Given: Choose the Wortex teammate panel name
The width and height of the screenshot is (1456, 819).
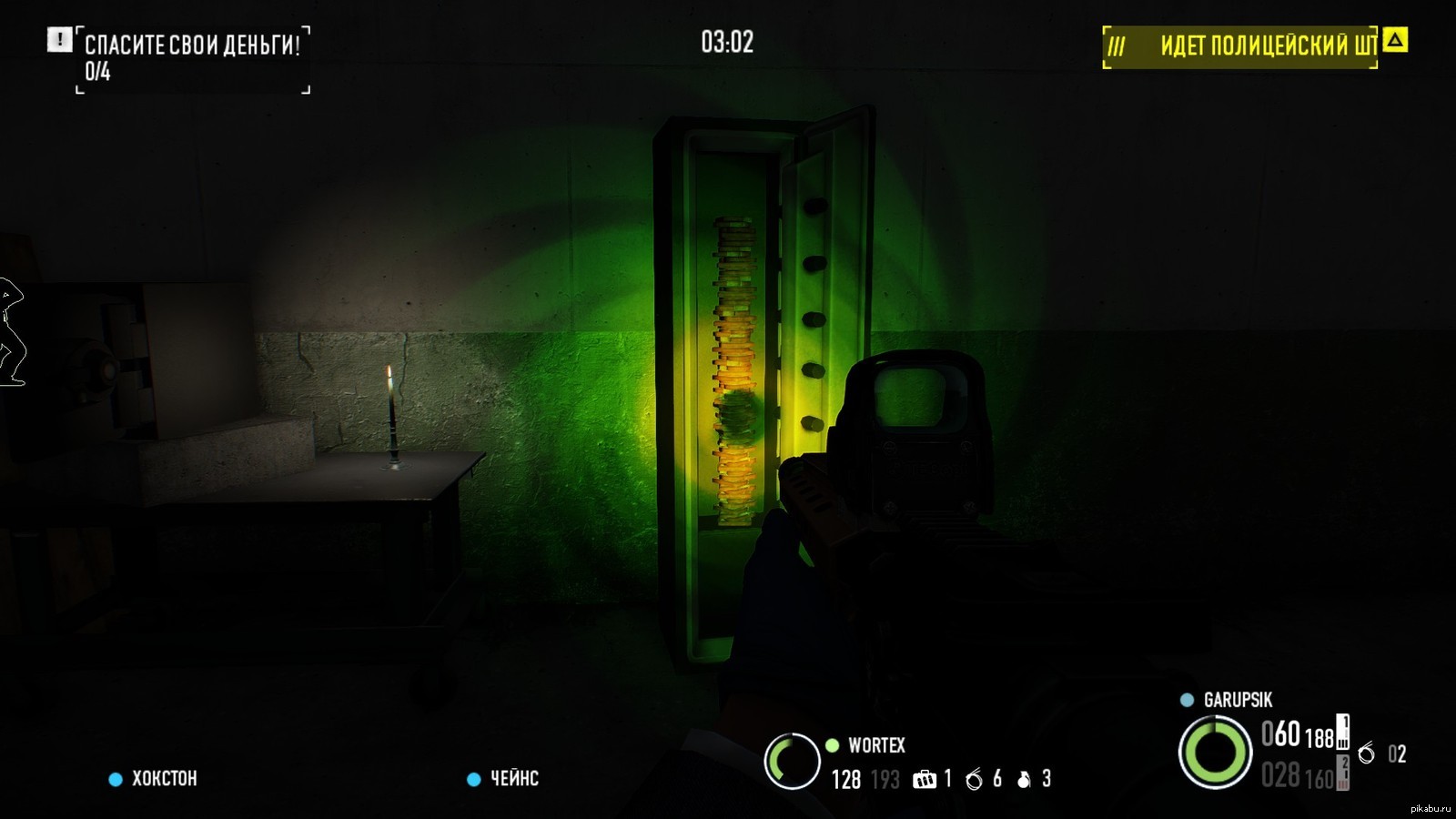Looking at the screenshot, I should click(x=876, y=746).
